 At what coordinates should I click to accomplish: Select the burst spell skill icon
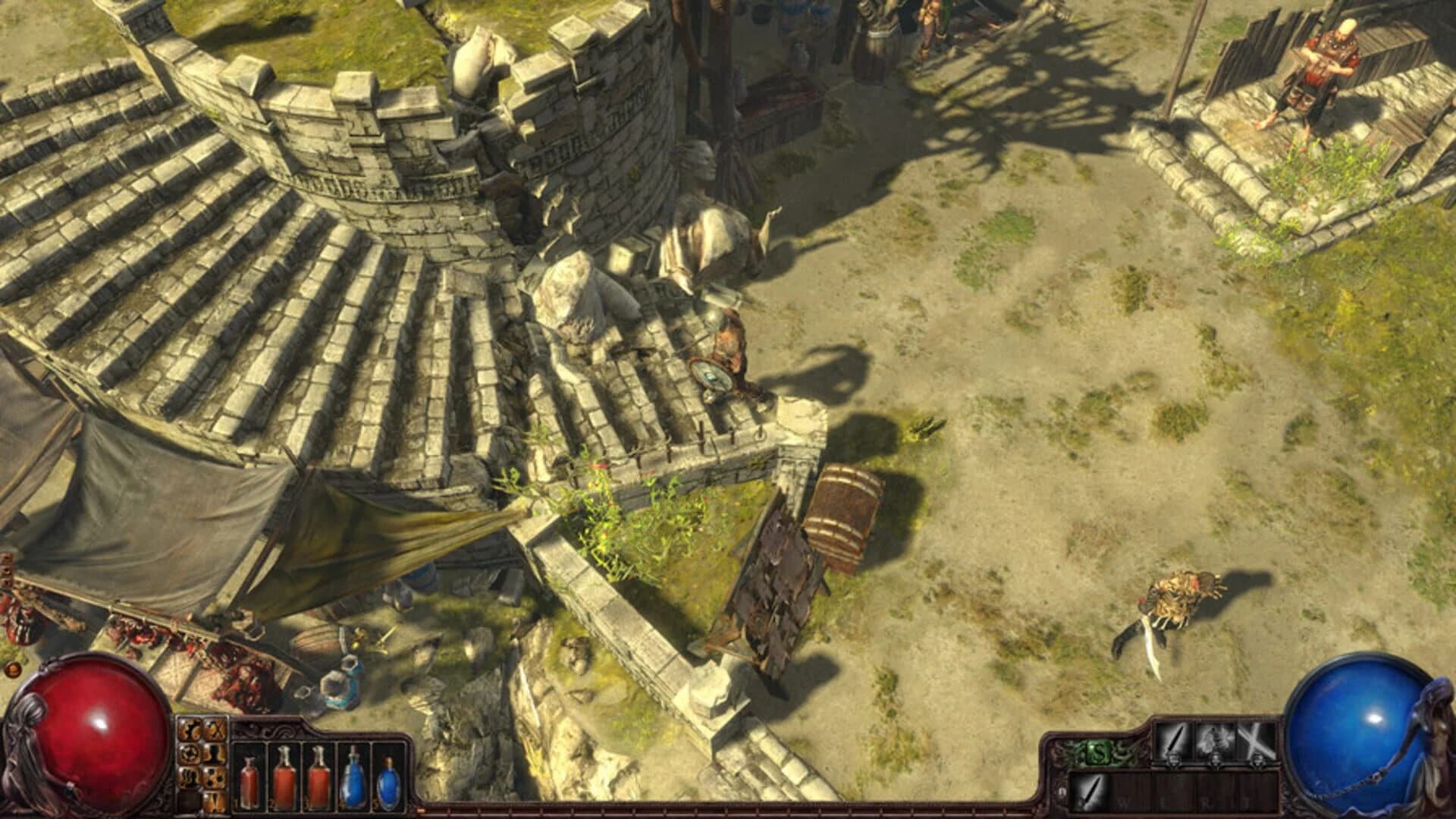click(x=1216, y=740)
